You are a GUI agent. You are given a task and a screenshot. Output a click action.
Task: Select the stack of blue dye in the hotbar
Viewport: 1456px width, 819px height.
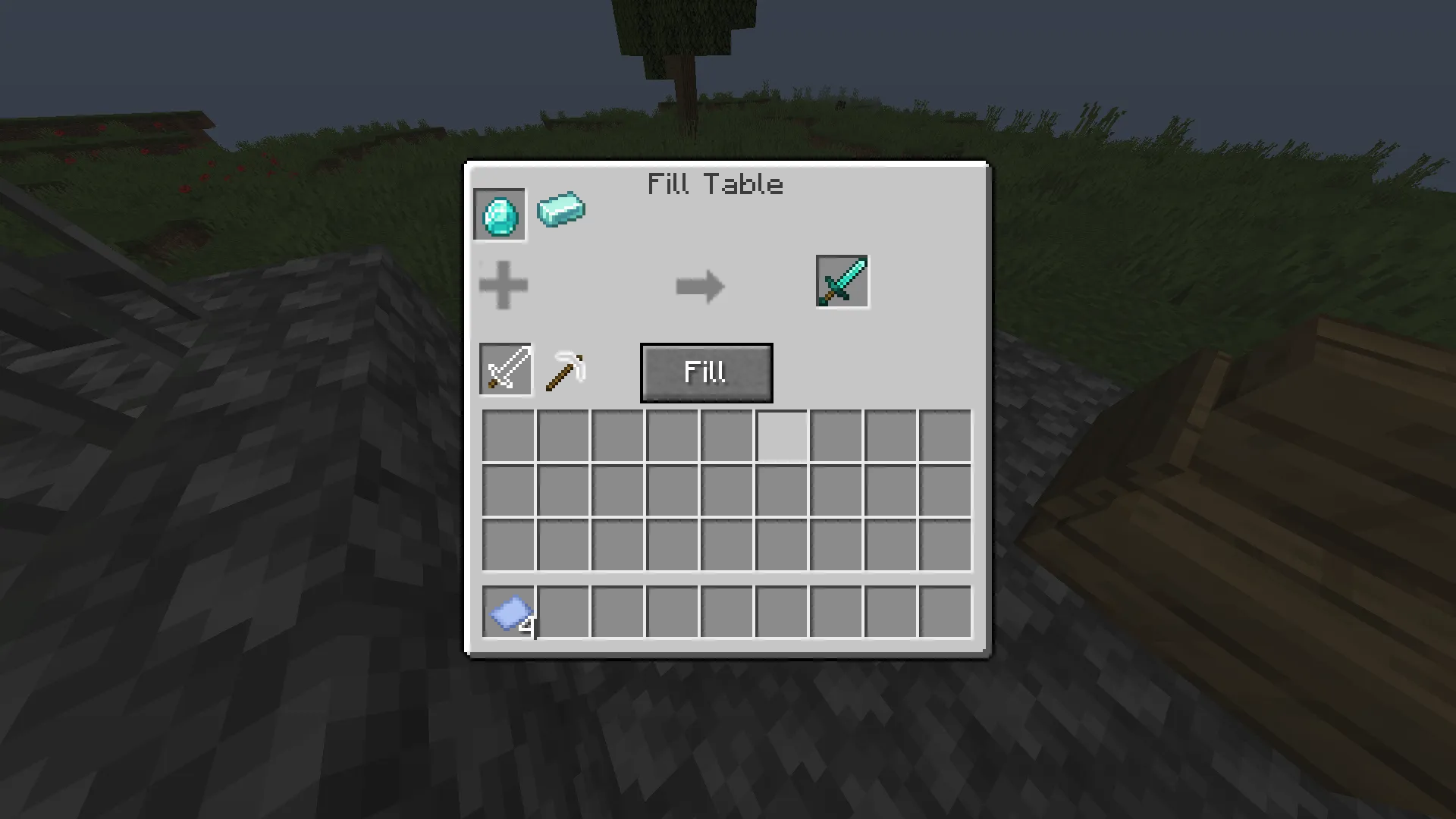508,614
